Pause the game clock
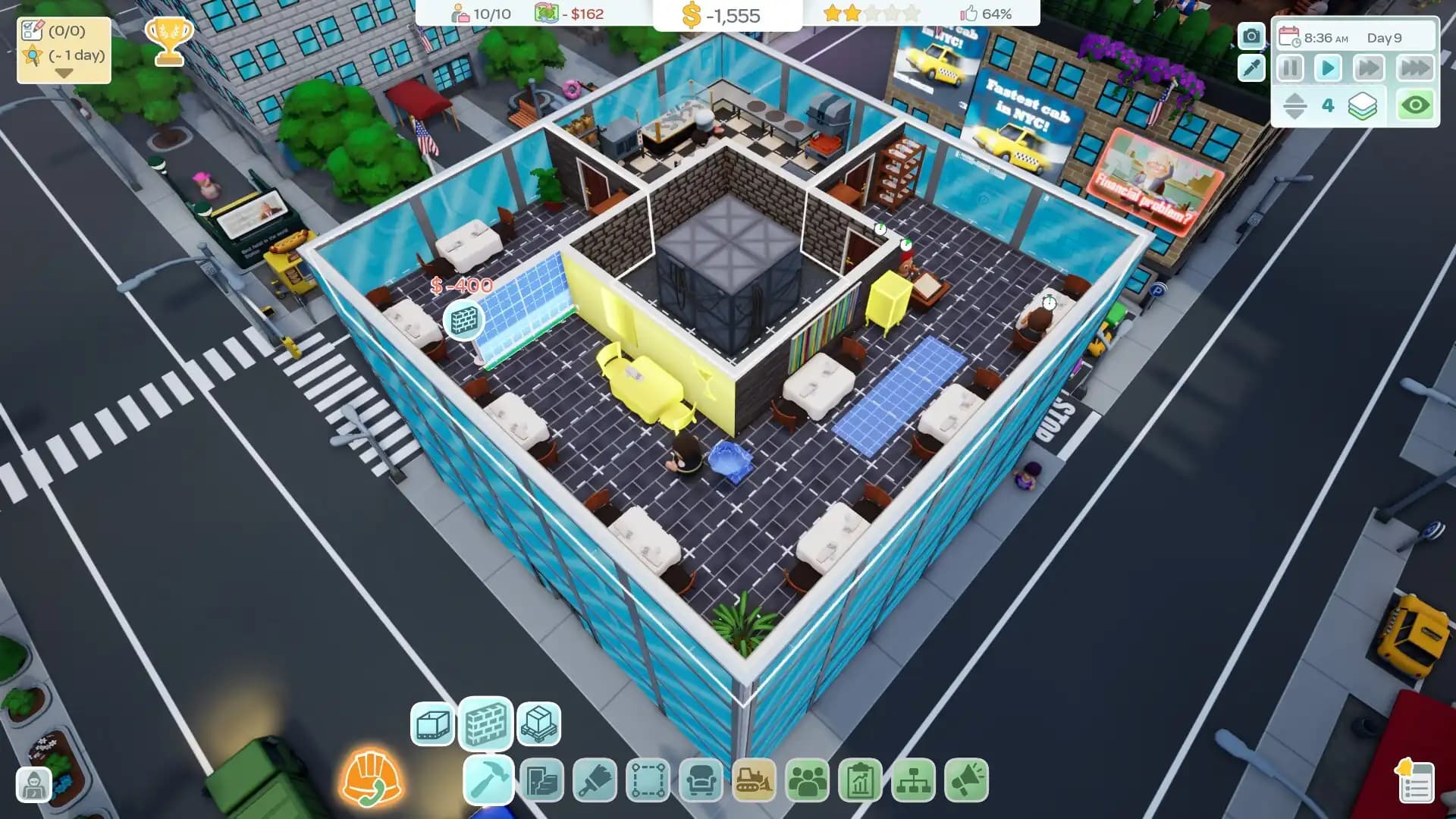 coord(1289,67)
